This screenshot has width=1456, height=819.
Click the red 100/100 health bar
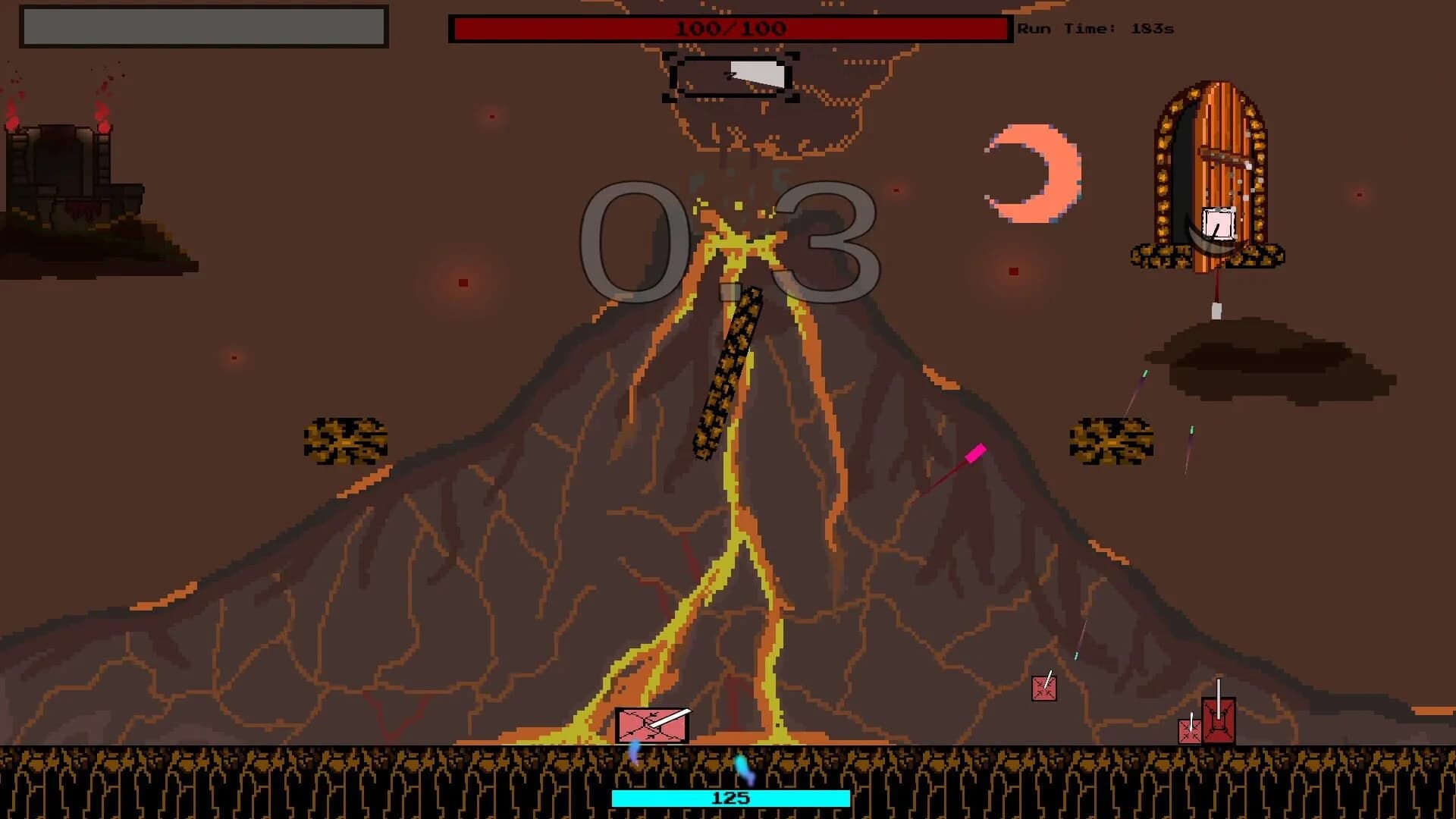pos(730,29)
